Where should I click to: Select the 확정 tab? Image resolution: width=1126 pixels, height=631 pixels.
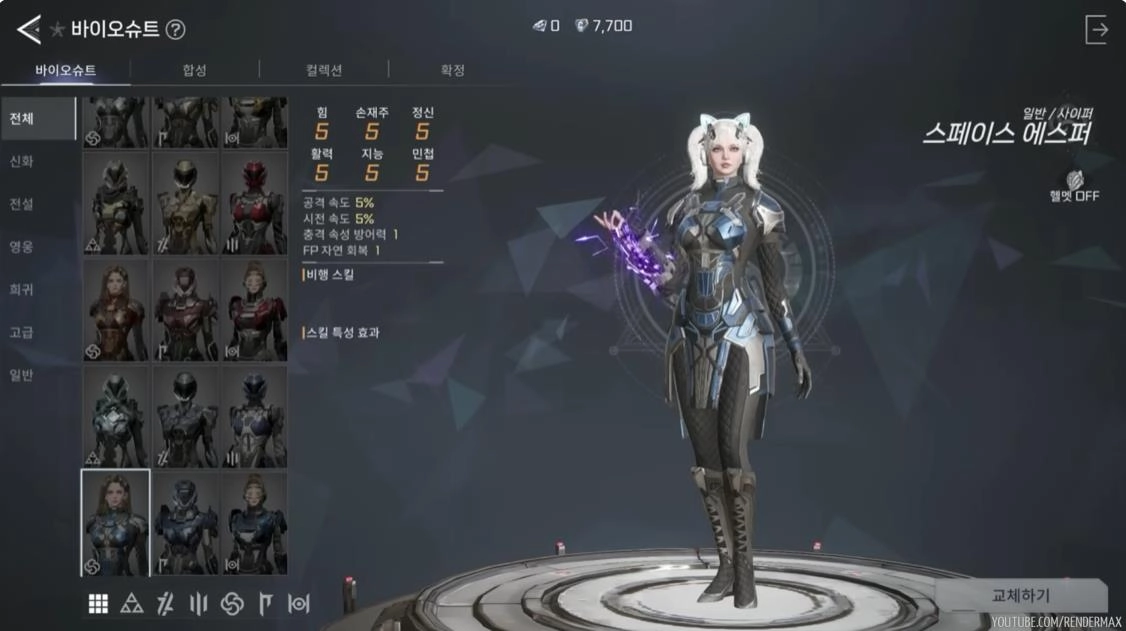pos(453,70)
